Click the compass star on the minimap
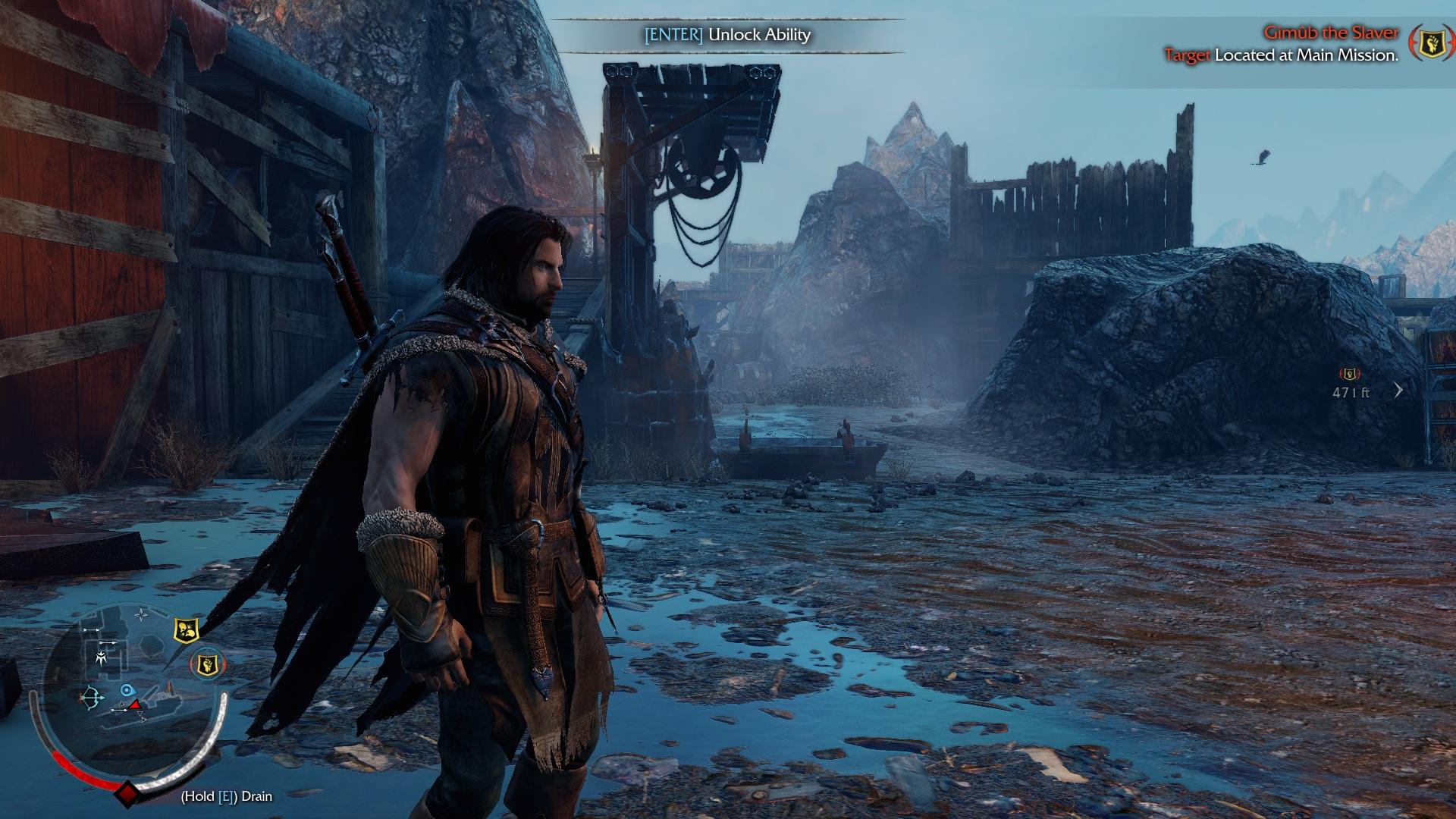This screenshot has width=1456, height=819. (142, 613)
